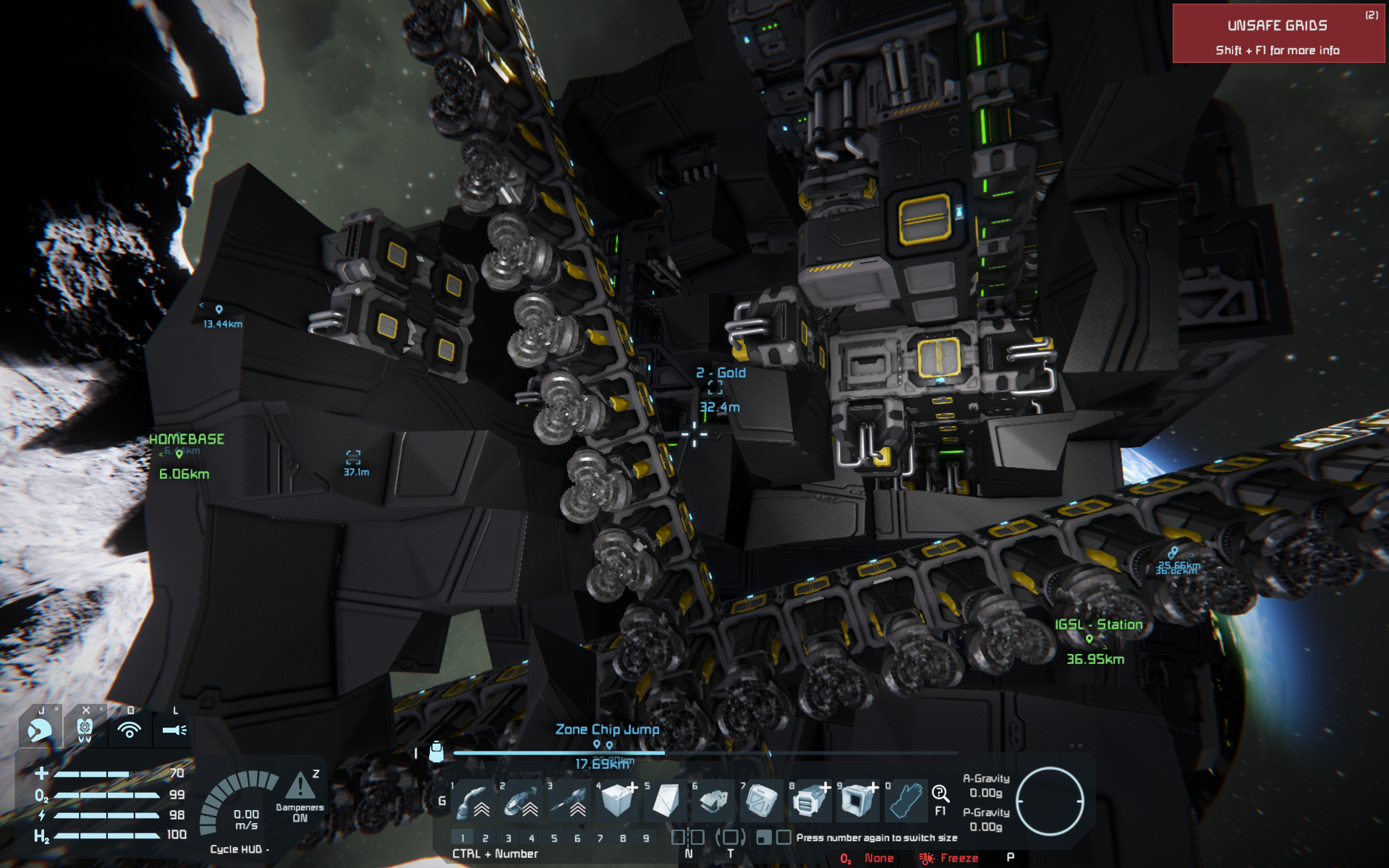Choose the hand drill hotbar slot
Viewport: 1389px width, 868px height.
(569, 801)
